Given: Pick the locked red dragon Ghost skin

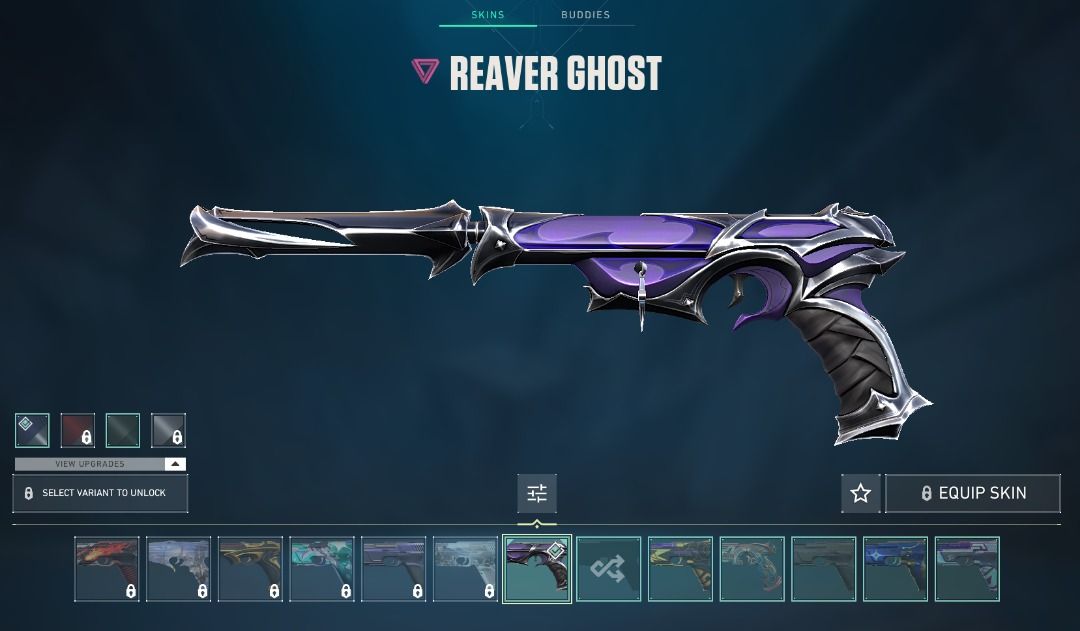Looking at the screenshot, I should [x=106, y=569].
